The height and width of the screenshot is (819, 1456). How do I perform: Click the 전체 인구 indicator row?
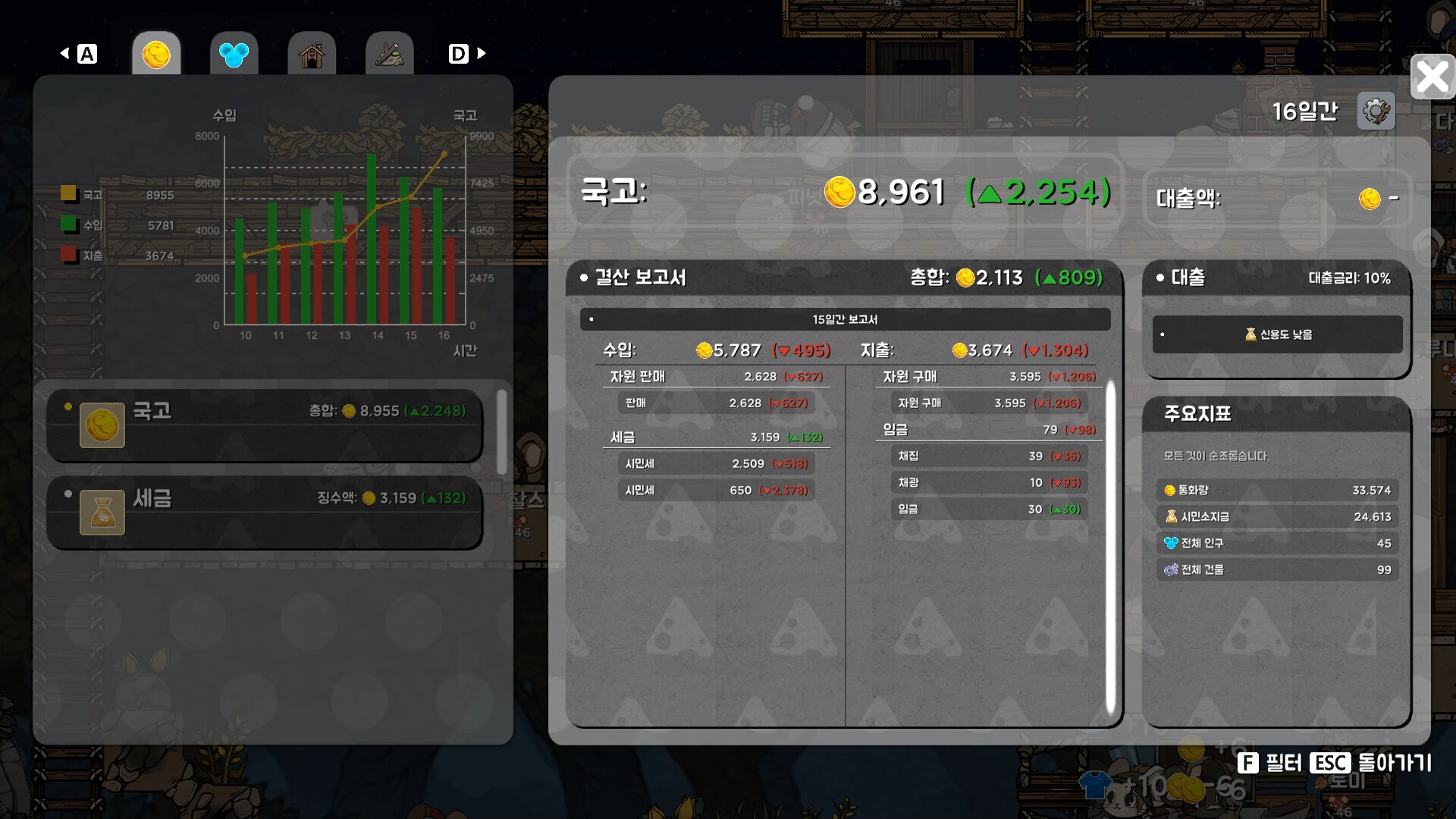pos(1277,544)
